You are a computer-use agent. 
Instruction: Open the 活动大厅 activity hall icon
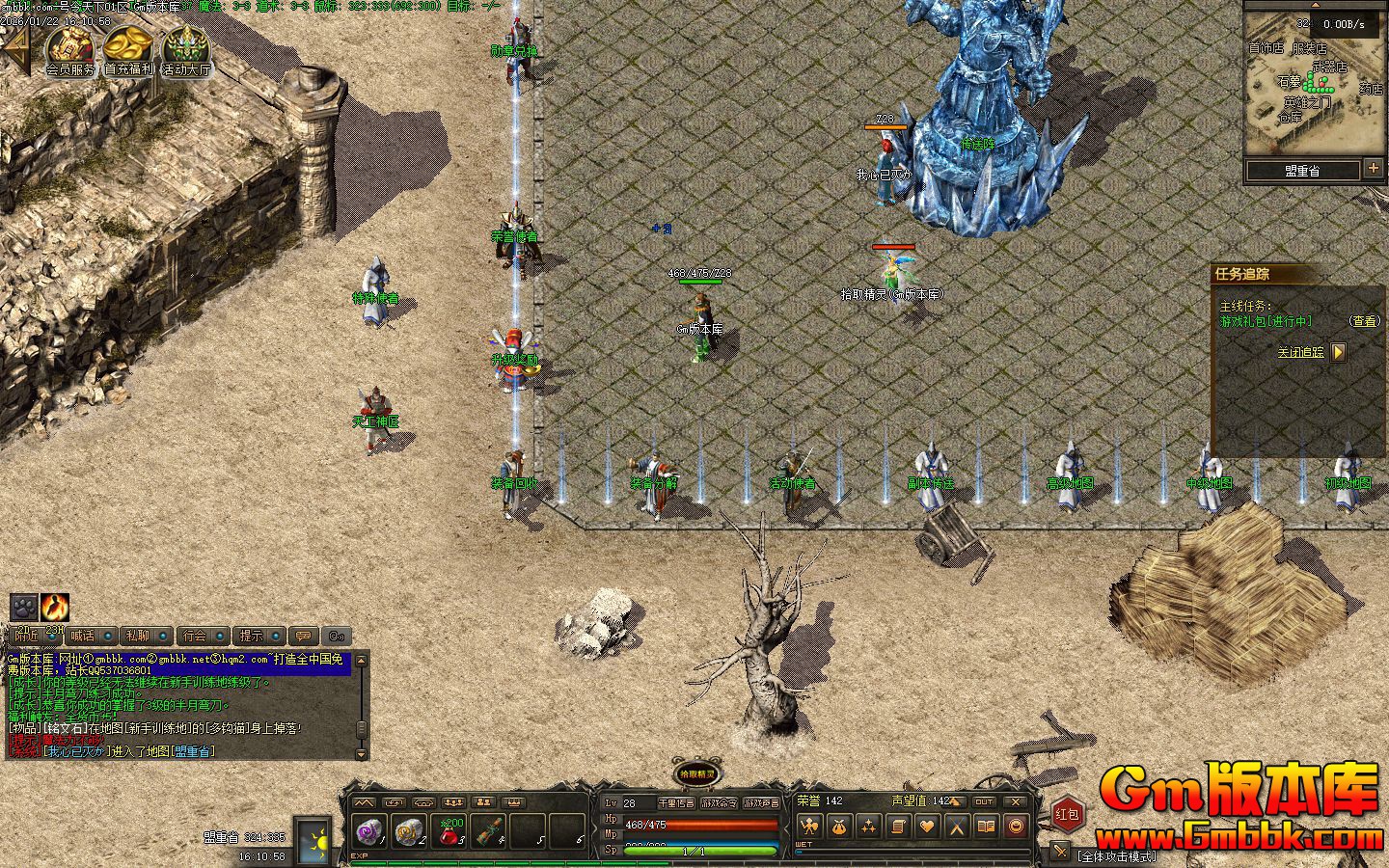coord(185,48)
